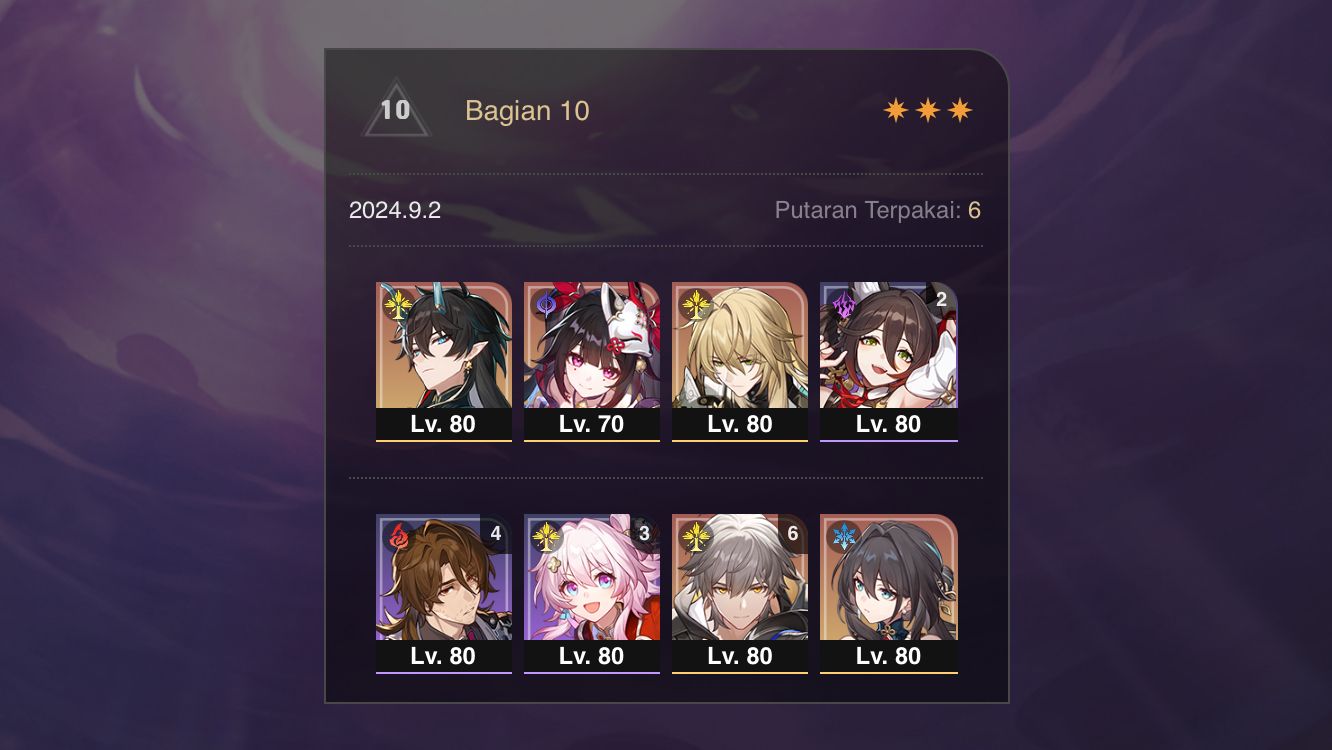This screenshot has width=1332, height=750.
Task: Click the eidolon badge "4" on Gallagher's portrait
Action: (x=497, y=533)
